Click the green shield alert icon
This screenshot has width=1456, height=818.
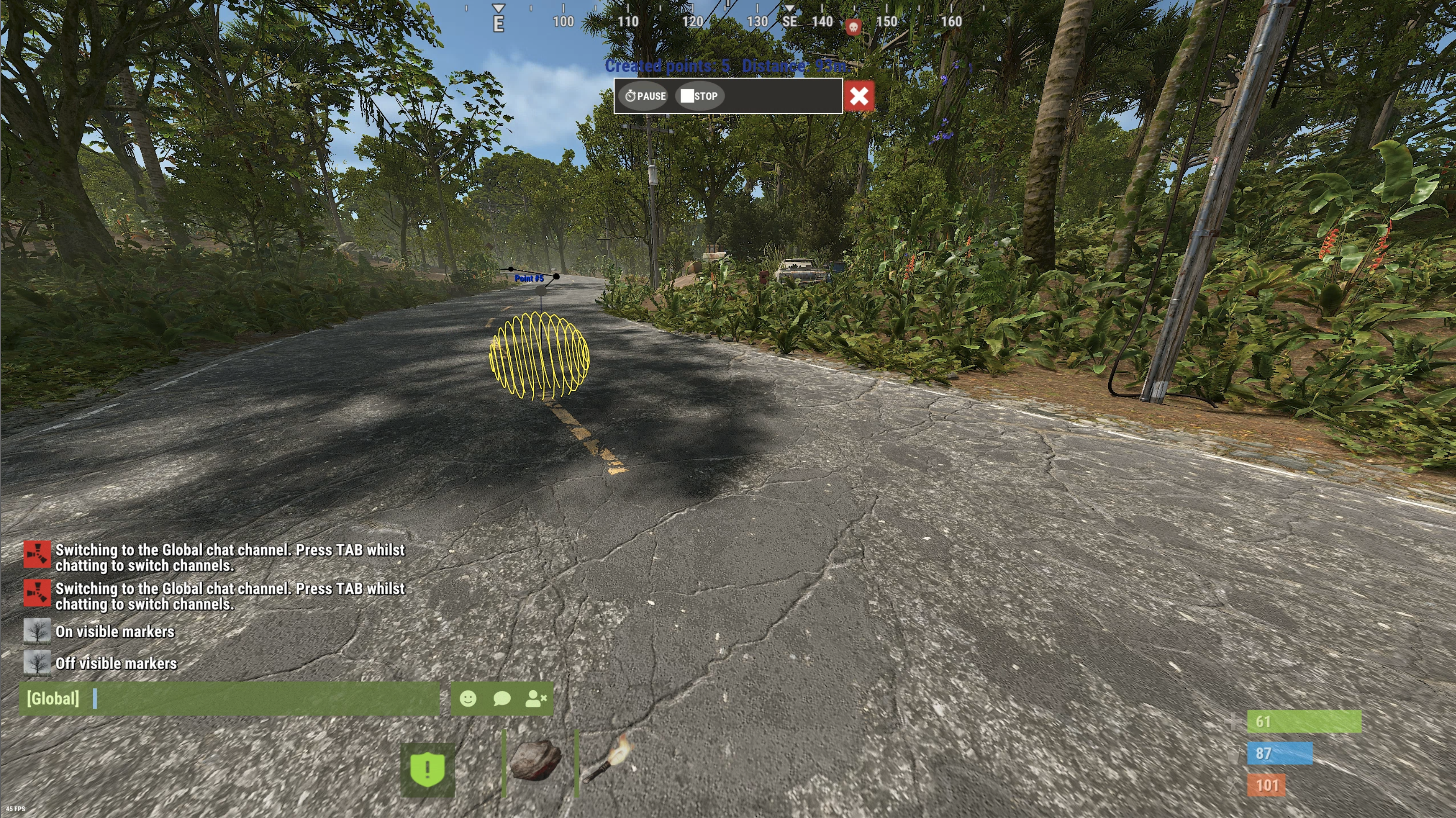(427, 769)
